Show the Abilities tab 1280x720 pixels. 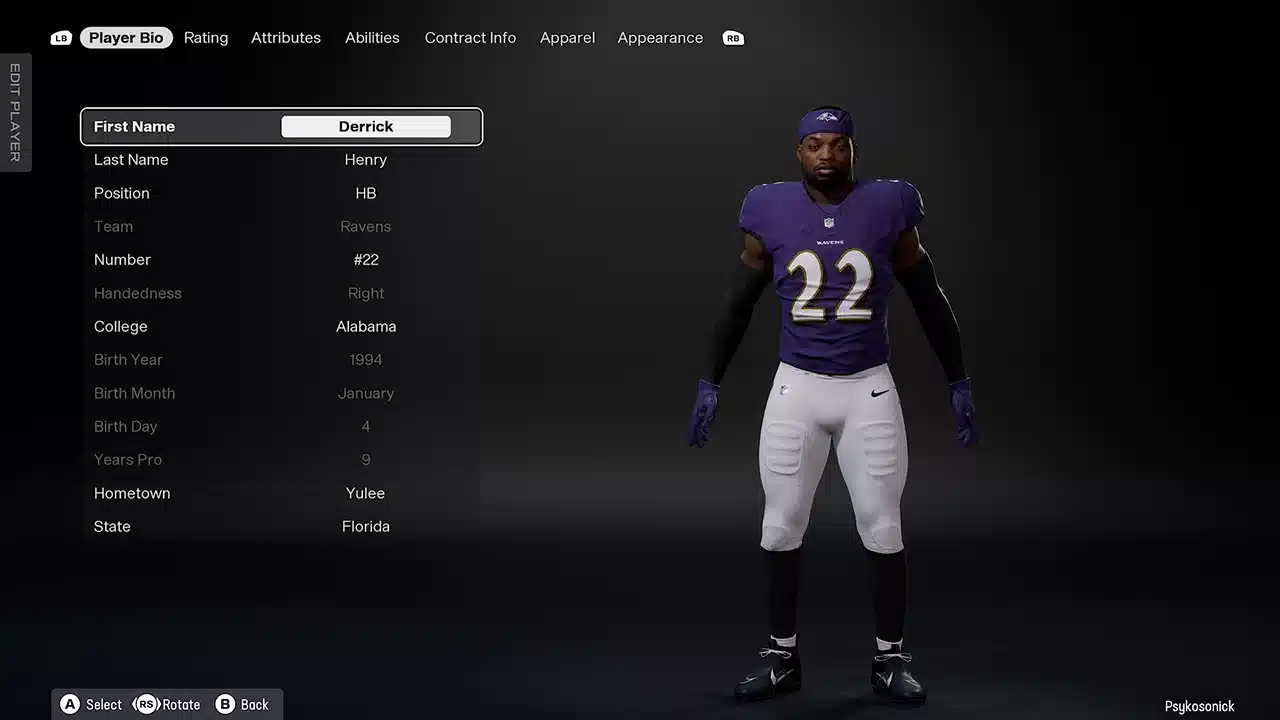(x=372, y=38)
